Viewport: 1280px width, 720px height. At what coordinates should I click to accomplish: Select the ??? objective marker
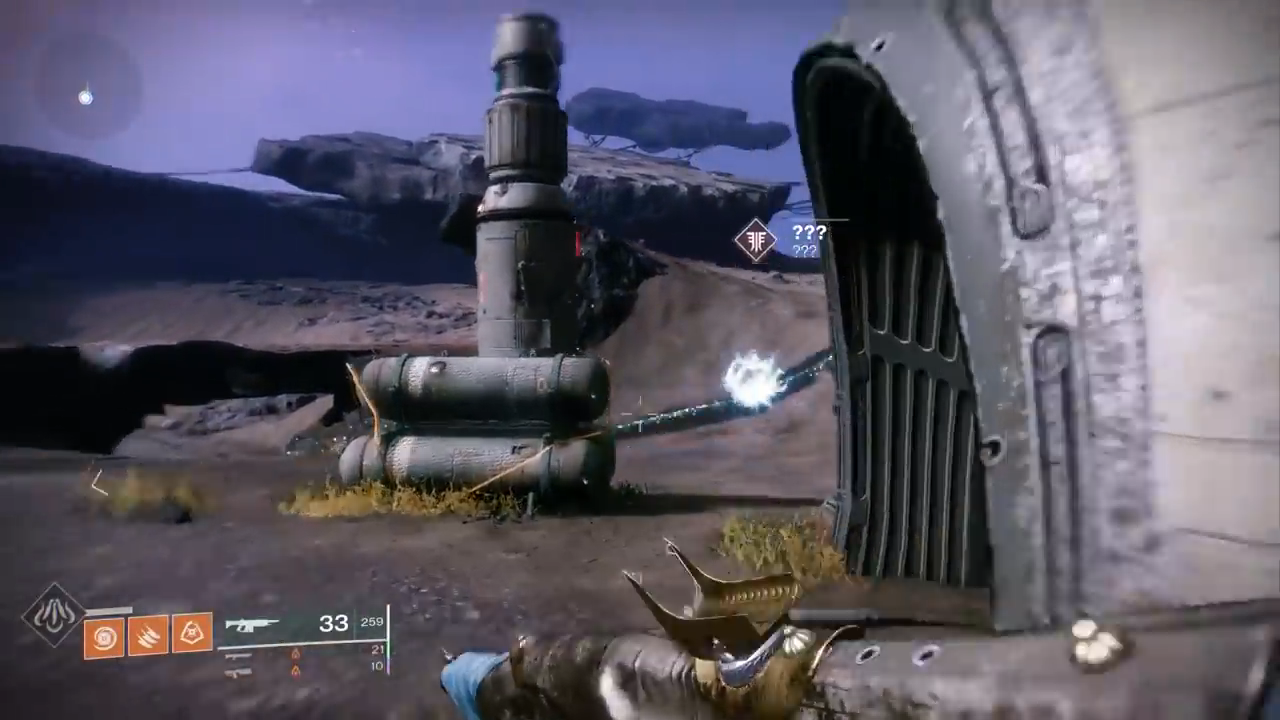point(756,240)
